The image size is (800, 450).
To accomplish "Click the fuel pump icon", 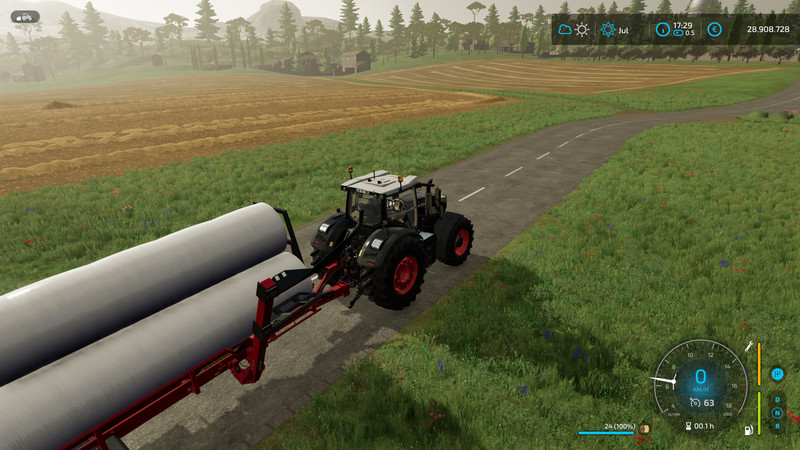I will pos(745,430).
